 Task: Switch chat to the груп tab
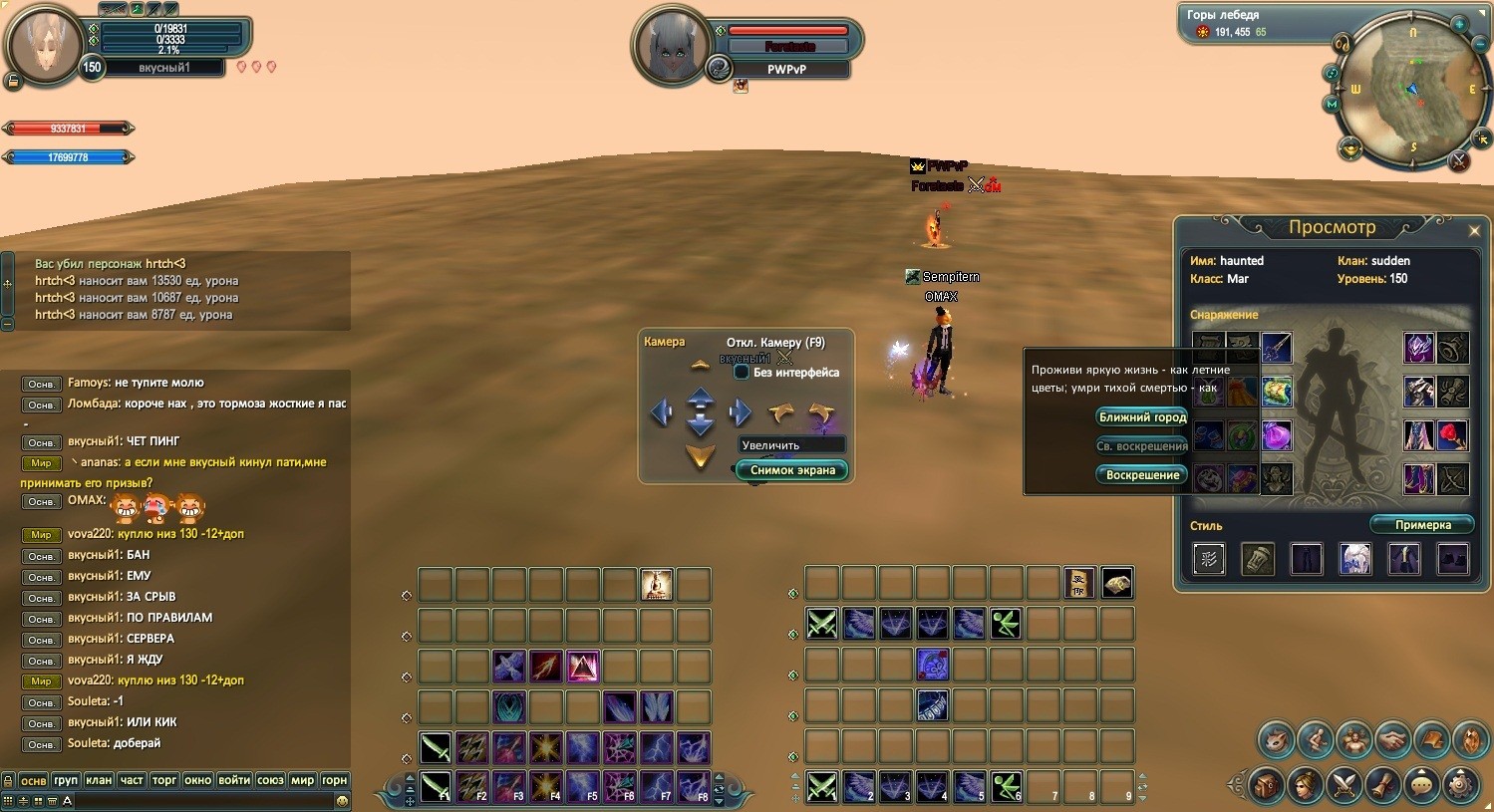coord(66,780)
